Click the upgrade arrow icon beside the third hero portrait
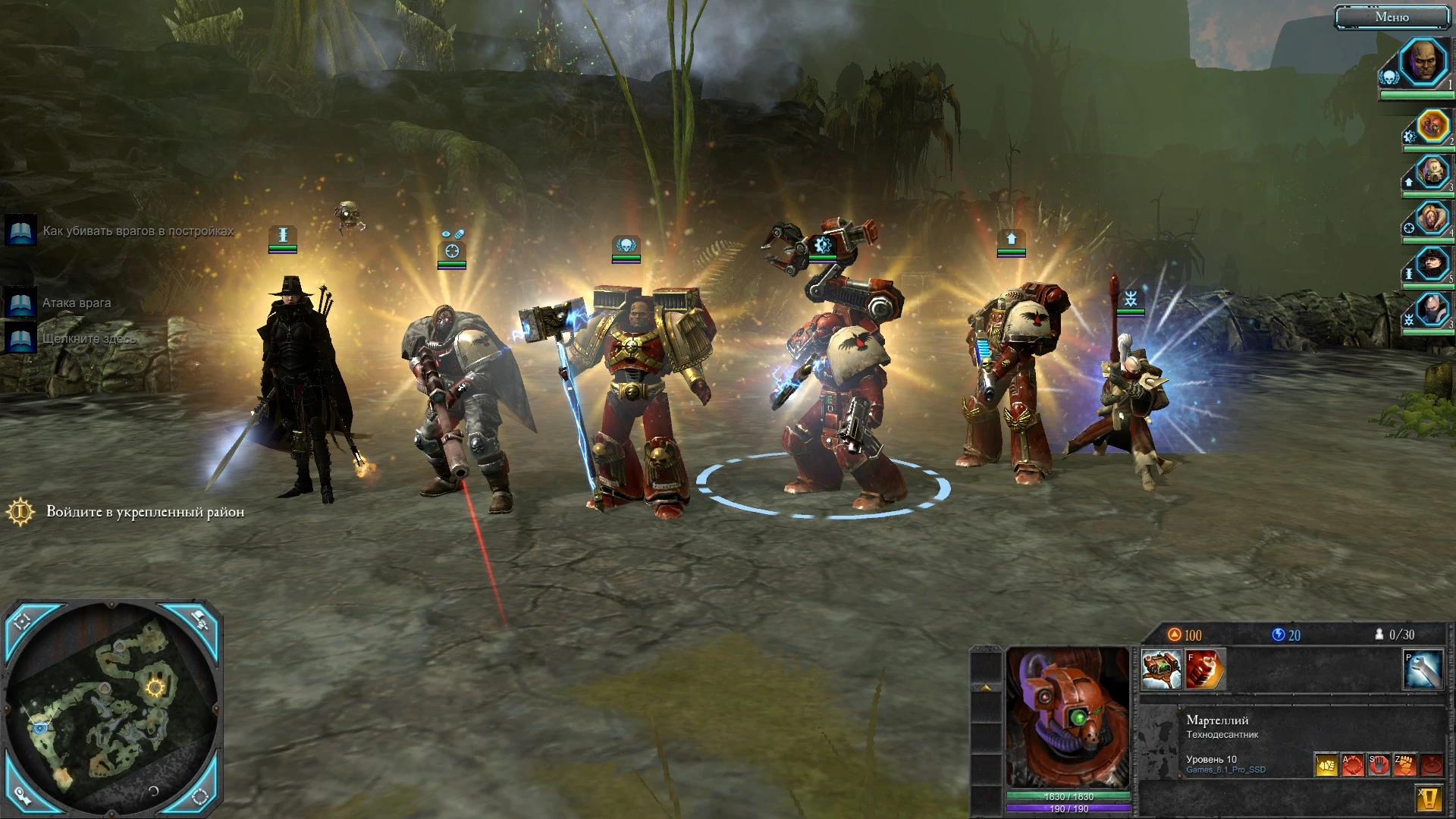 (1408, 182)
